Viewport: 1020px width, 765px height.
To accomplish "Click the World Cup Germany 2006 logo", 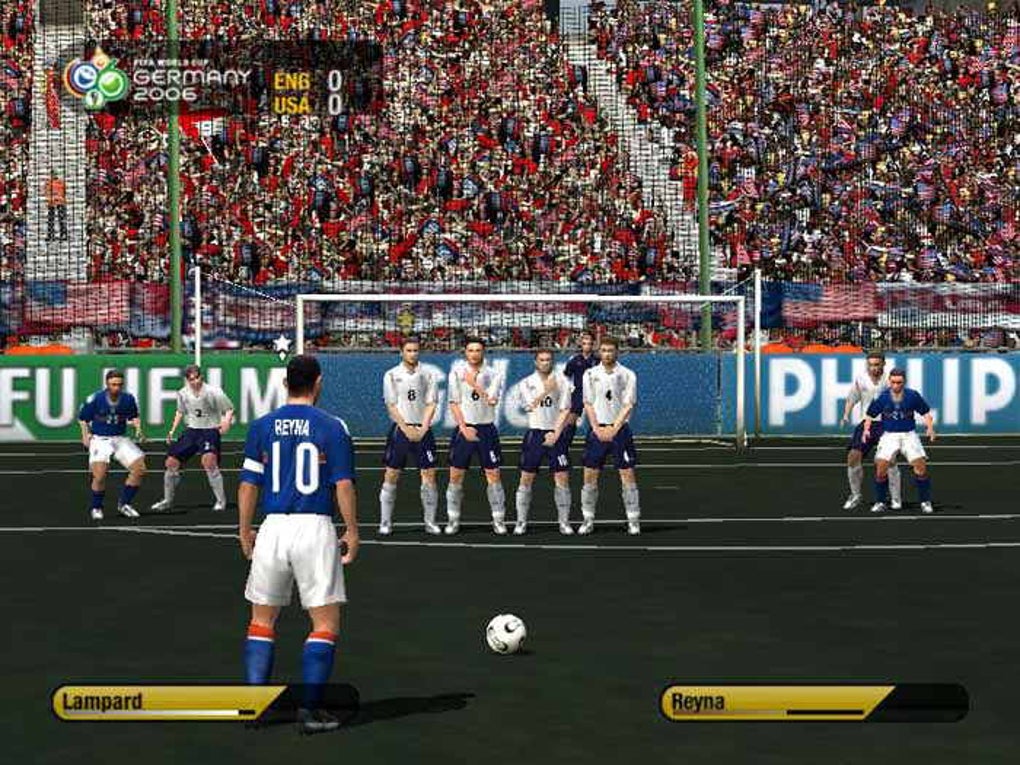I will tap(96, 80).
